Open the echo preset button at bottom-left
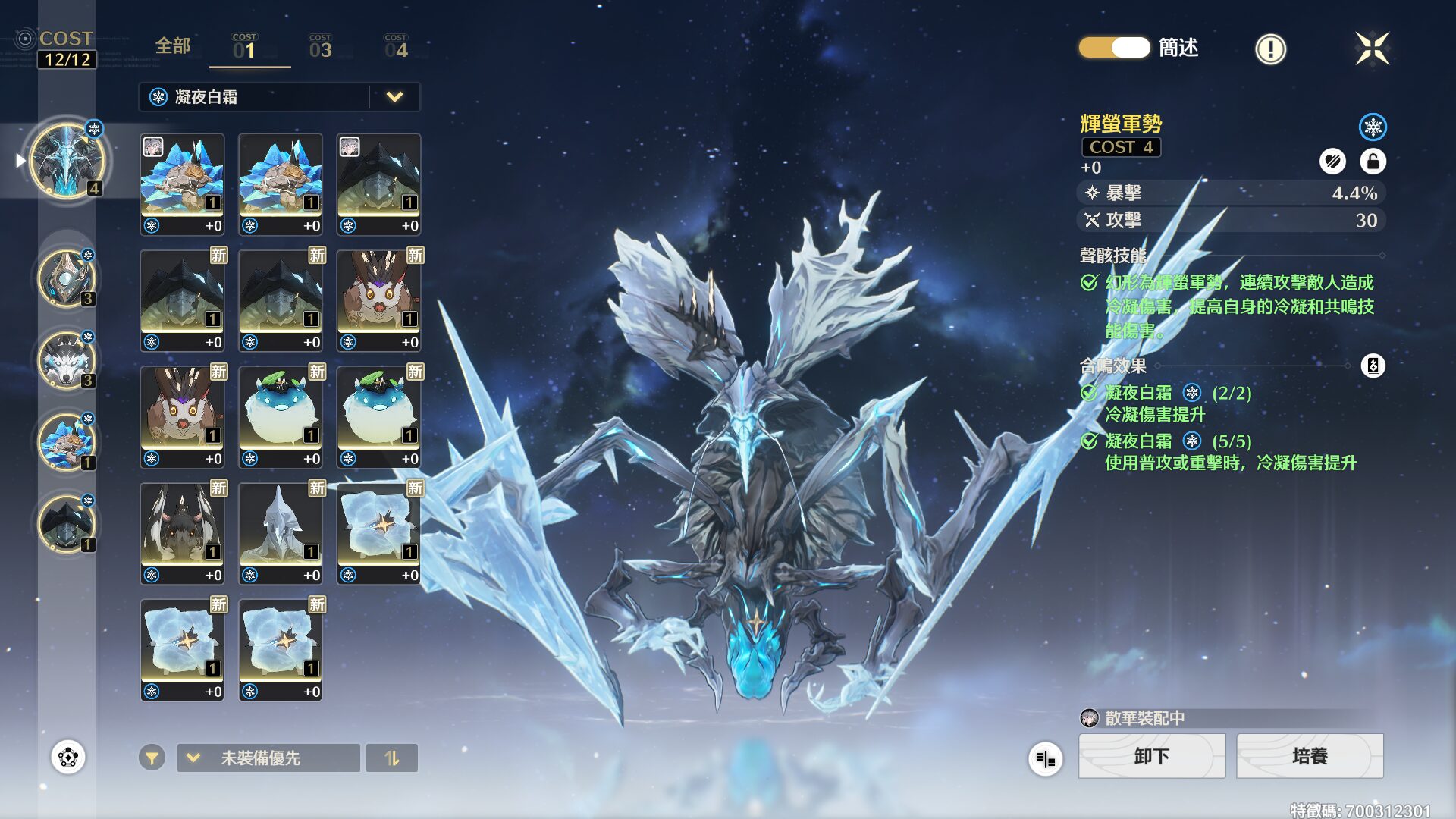 pyautogui.click(x=68, y=757)
